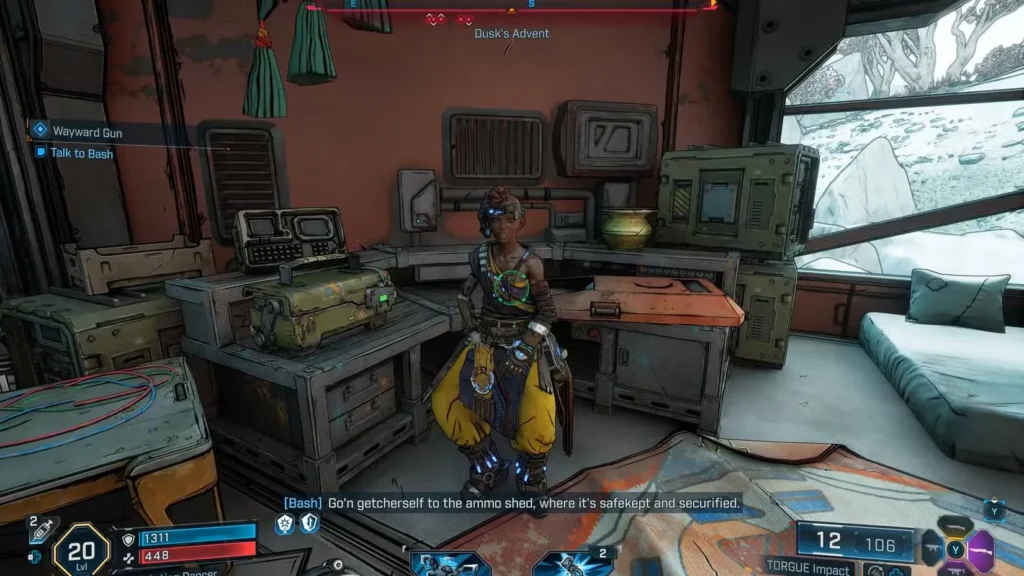The height and width of the screenshot is (576, 1024).
Task: Activate the blue burst skill with 2 charges
Action: [572, 564]
